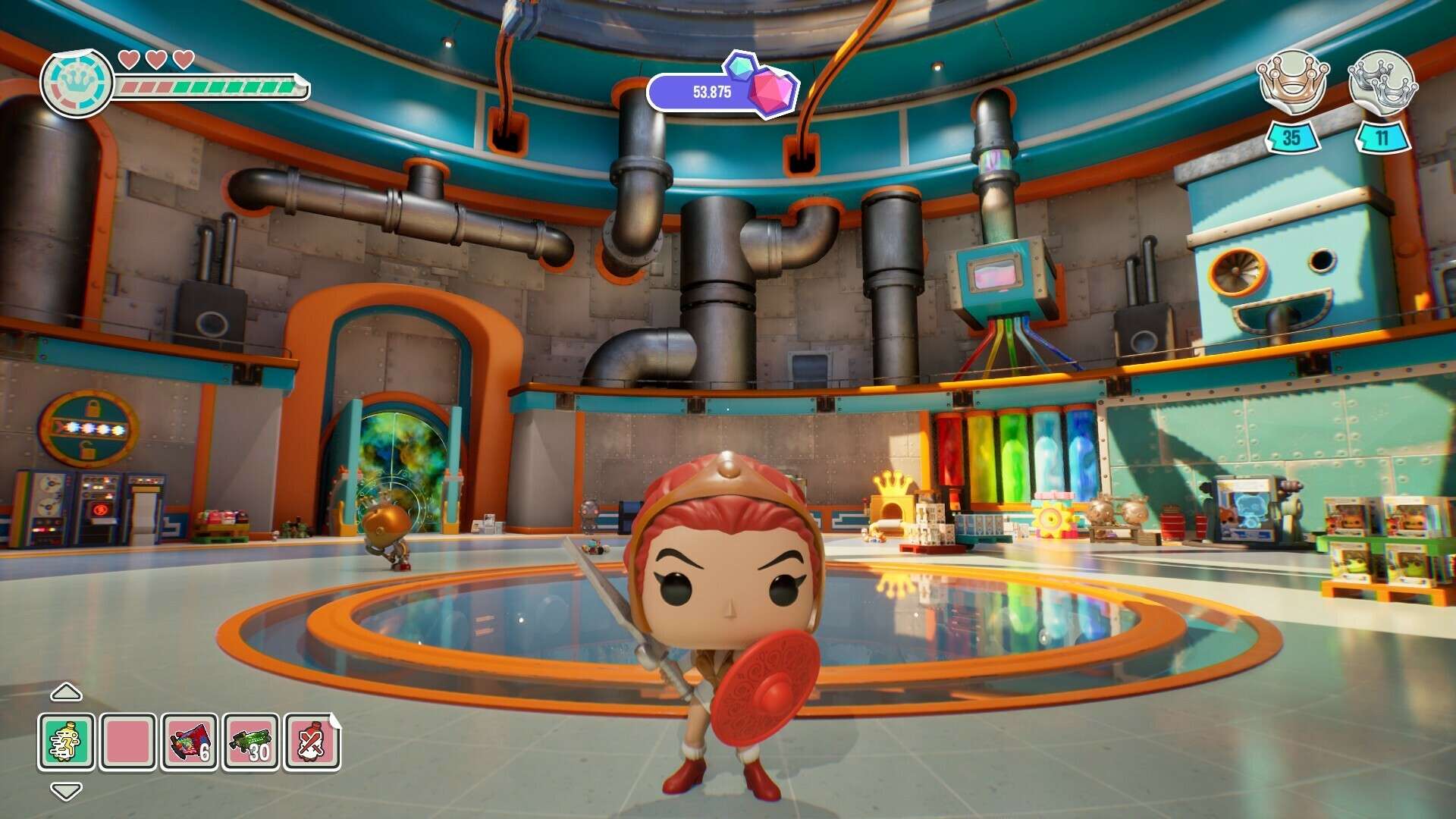Click the teal 35 count ribbon

tap(1294, 138)
